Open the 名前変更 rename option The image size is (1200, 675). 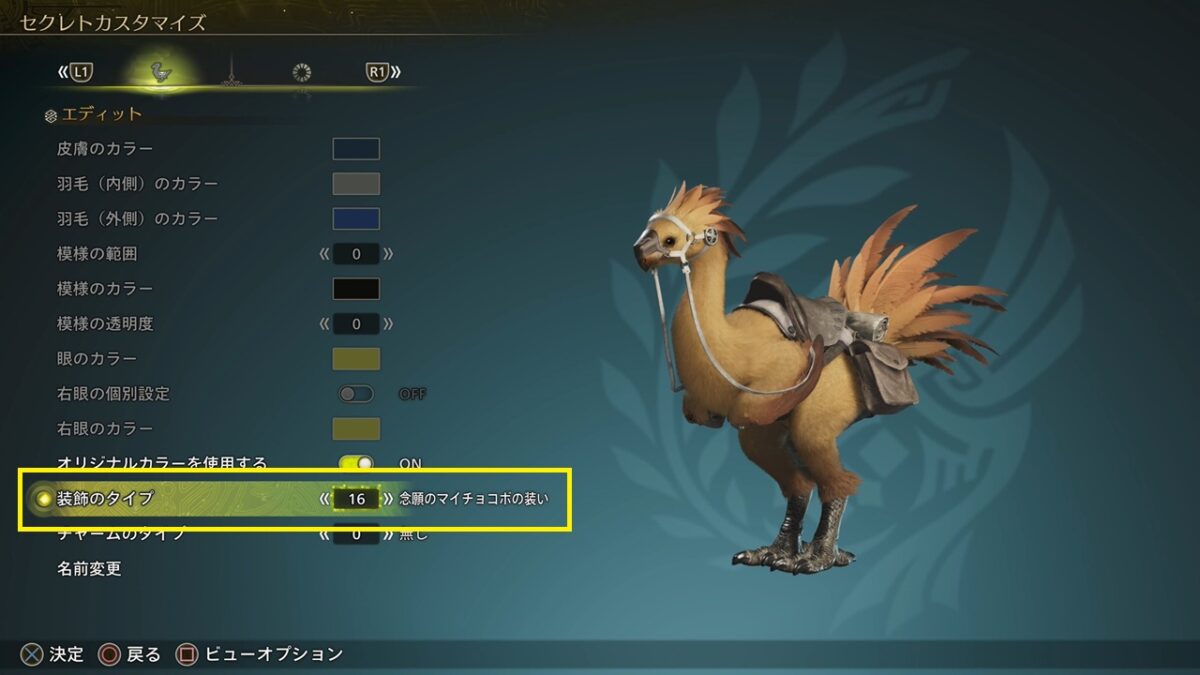90,569
